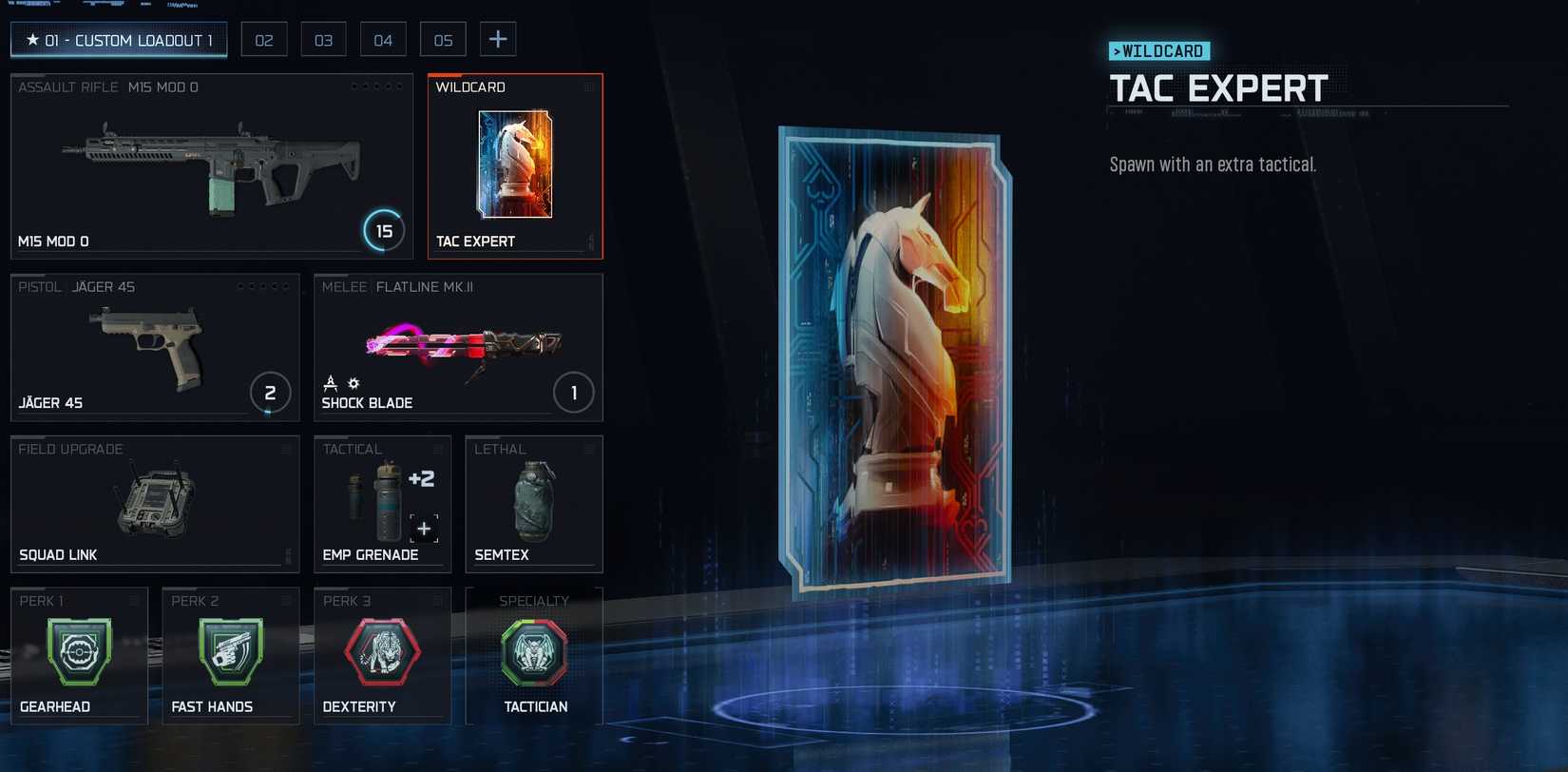Click the Tactician specialty icon
Viewport: 1568px width, 772px height.
534,653
